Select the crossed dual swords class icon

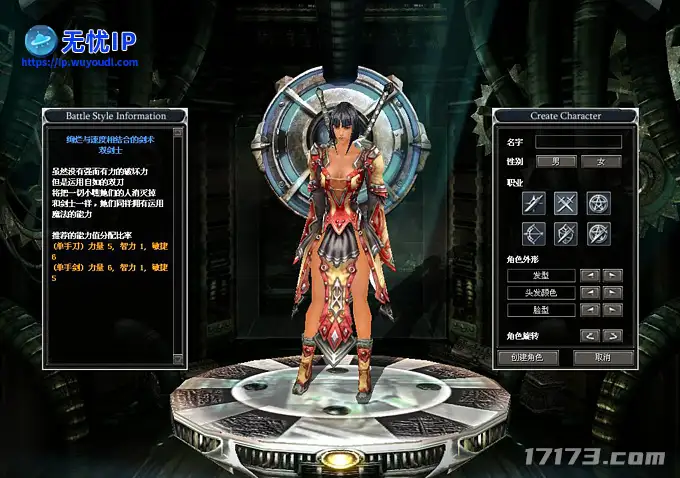coord(567,203)
